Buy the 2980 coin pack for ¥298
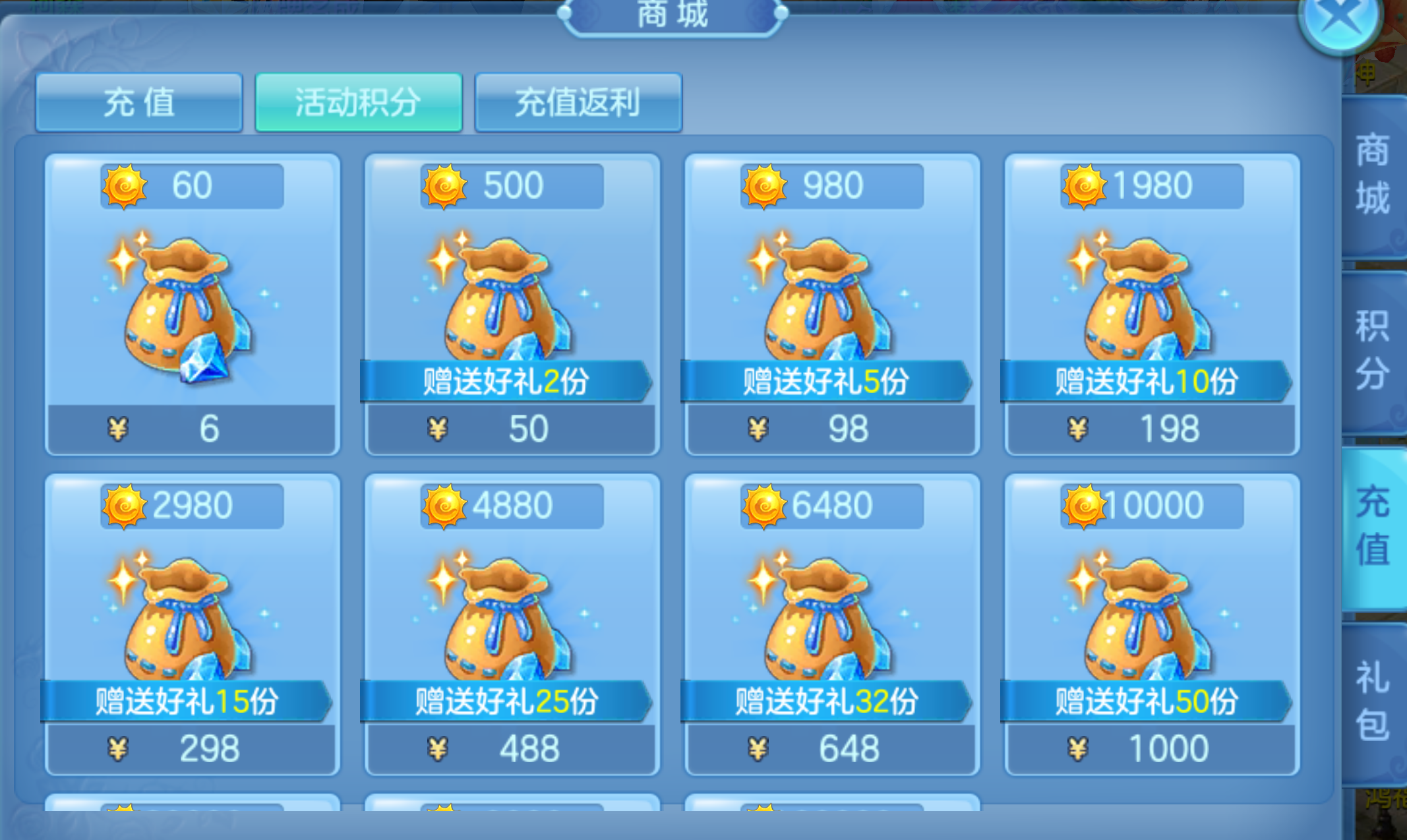 pos(192,624)
